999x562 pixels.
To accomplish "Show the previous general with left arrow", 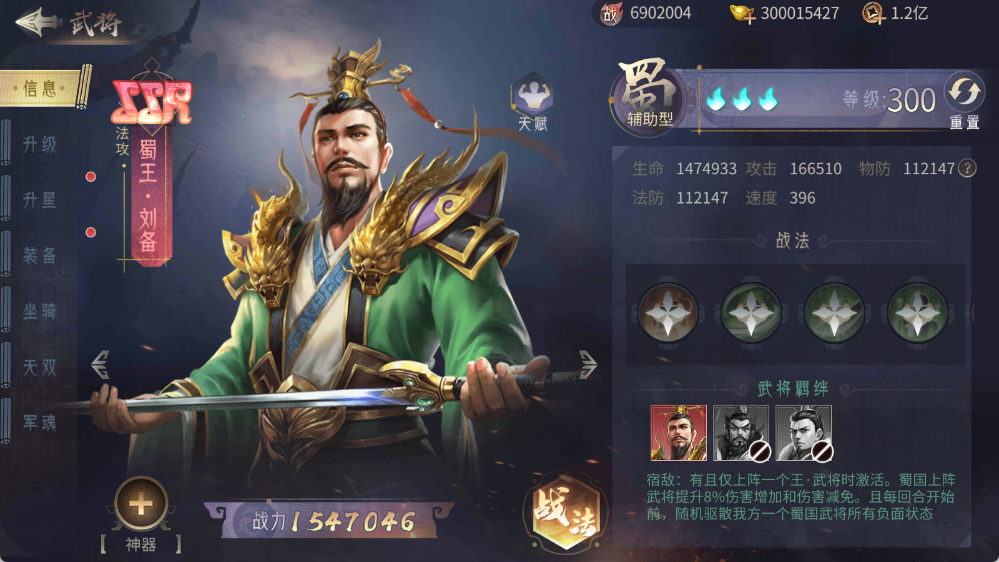I will (x=100, y=364).
